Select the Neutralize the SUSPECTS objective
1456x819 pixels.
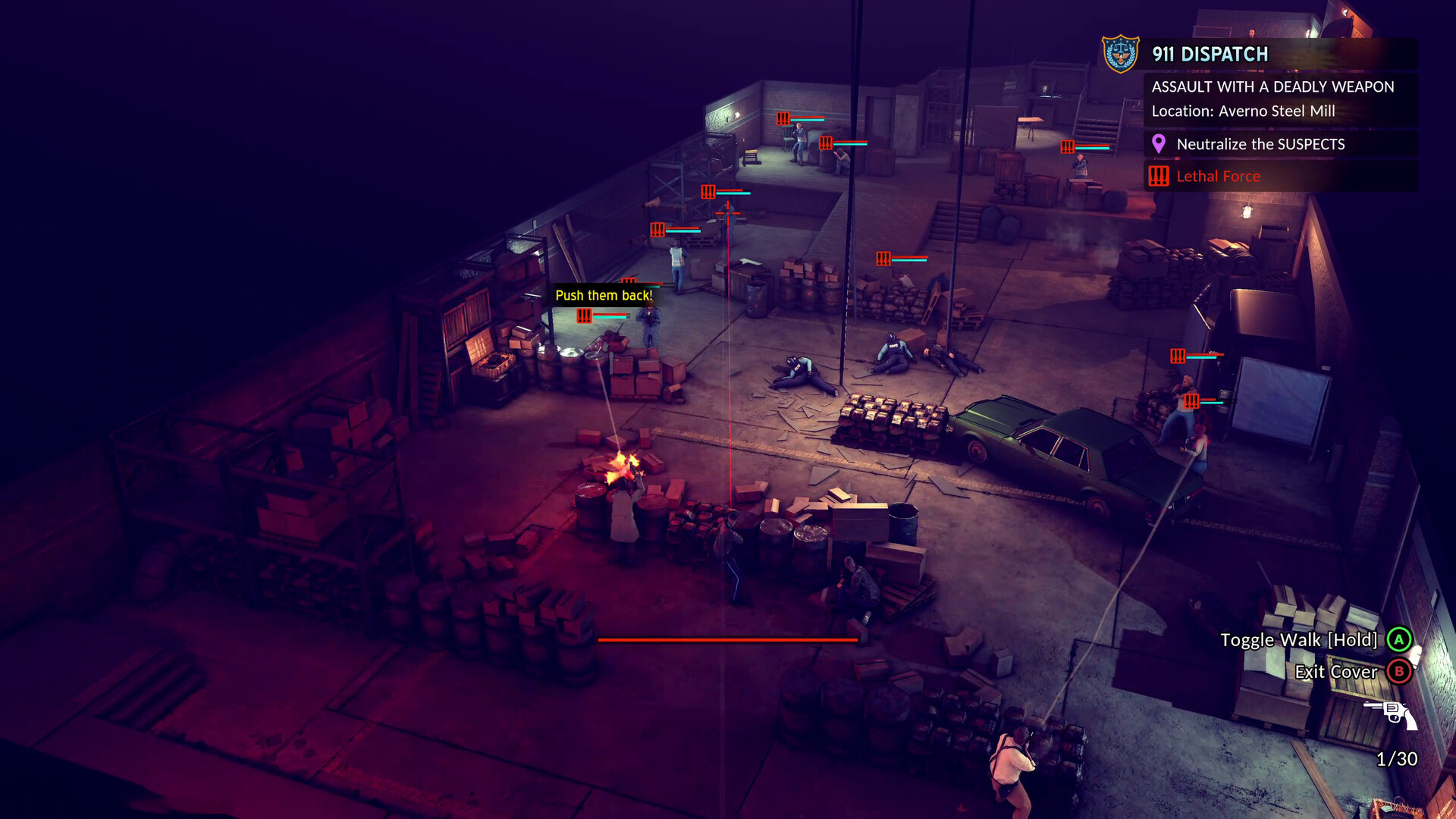pyautogui.click(x=1261, y=144)
